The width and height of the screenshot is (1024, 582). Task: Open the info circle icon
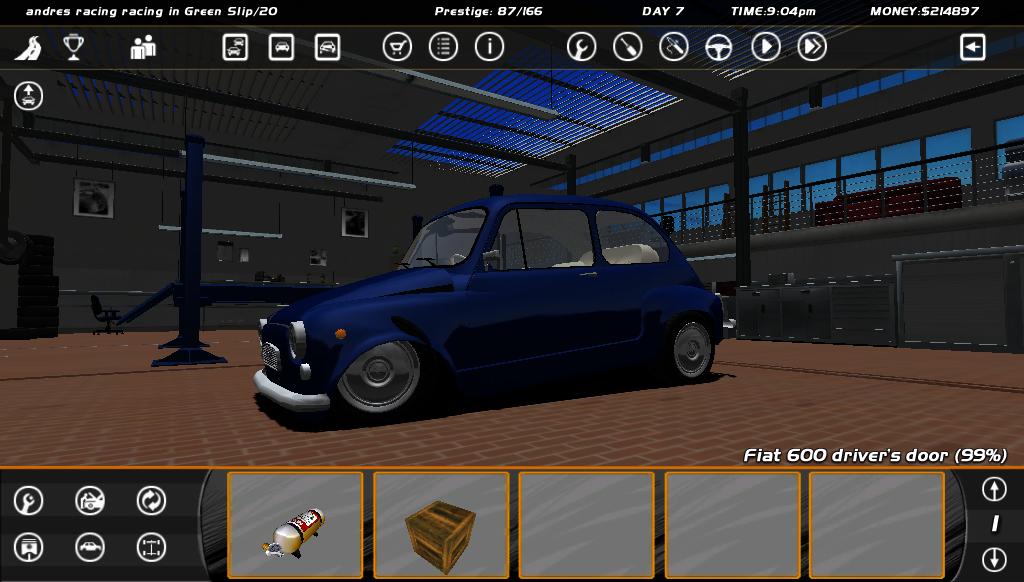point(489,47)
